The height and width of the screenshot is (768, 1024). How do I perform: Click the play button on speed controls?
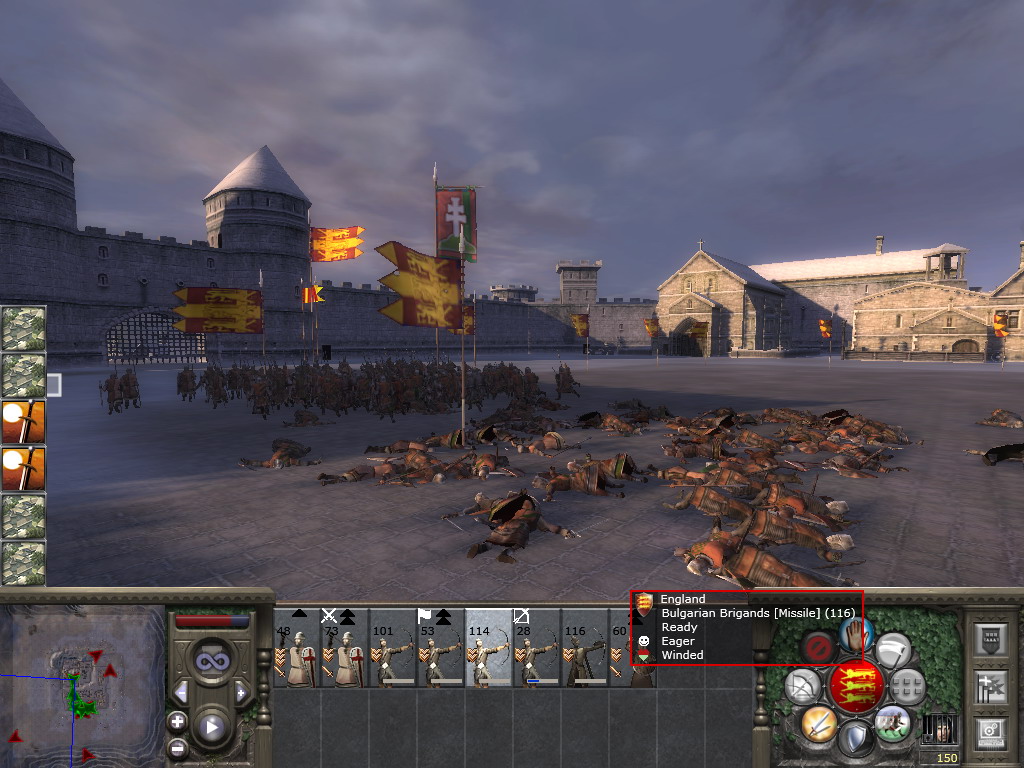[211, 727]
